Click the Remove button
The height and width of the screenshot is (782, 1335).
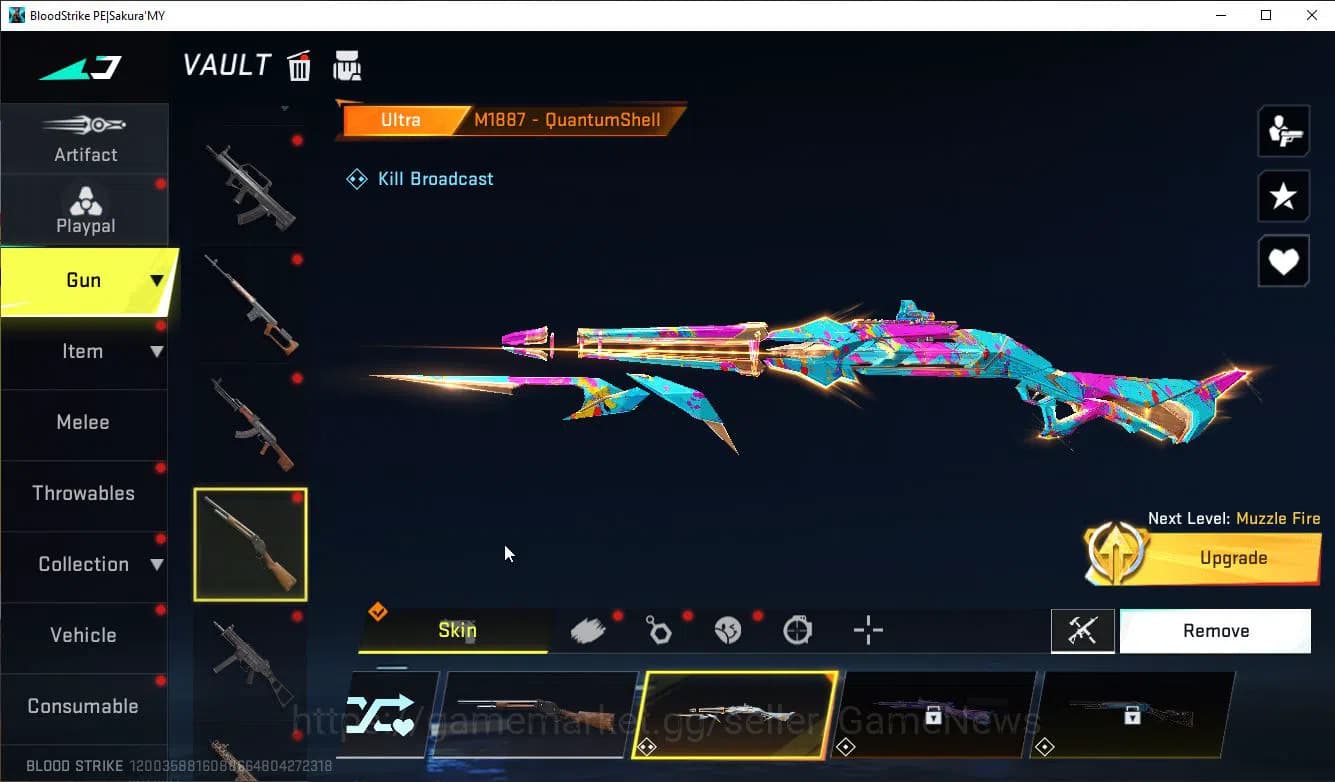pyautogui.click(x=1215, y=630)
